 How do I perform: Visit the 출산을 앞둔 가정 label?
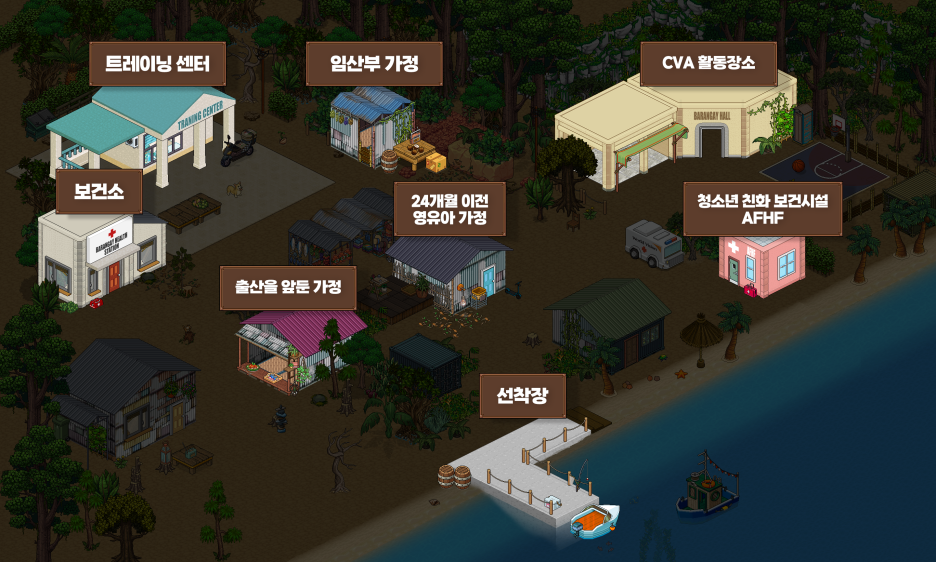click(288, 288)
